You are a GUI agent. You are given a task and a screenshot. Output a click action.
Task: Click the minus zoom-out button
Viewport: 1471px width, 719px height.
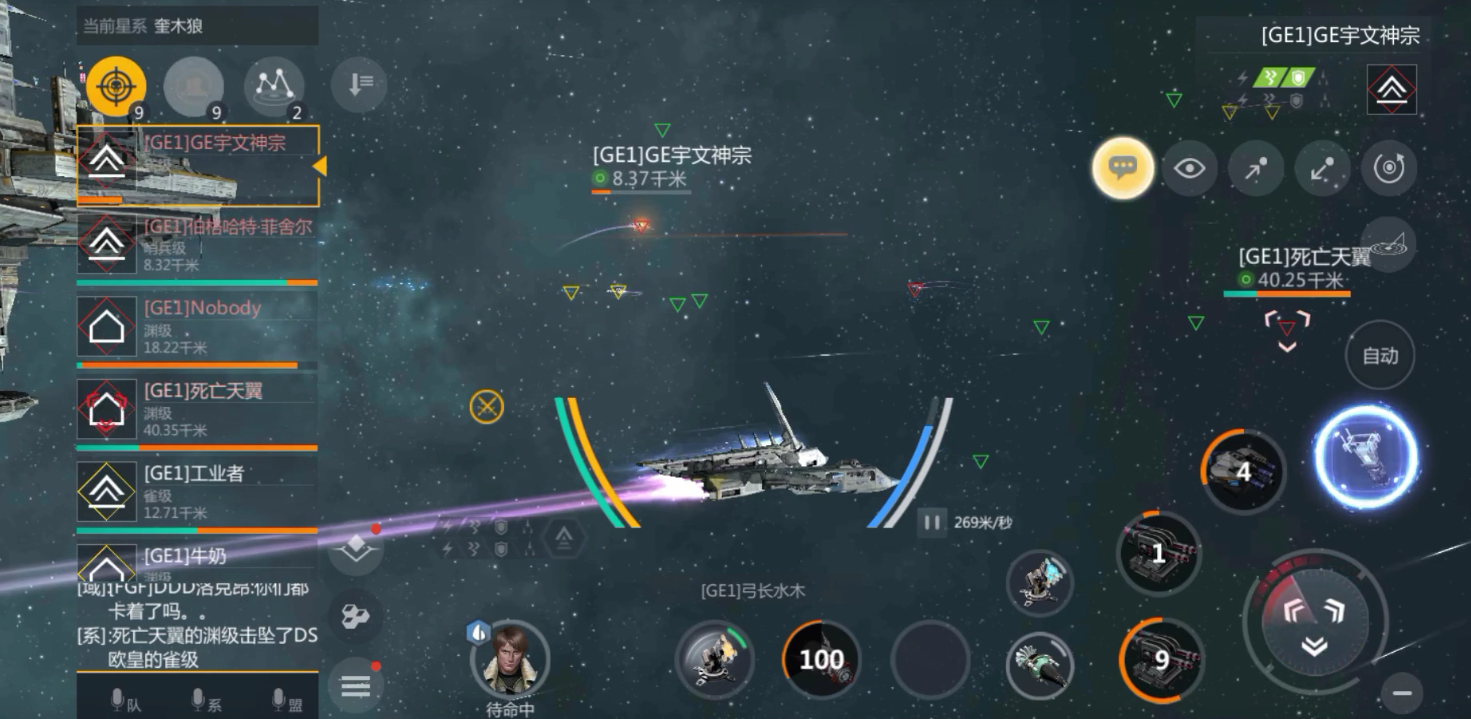coord(1402,692)
